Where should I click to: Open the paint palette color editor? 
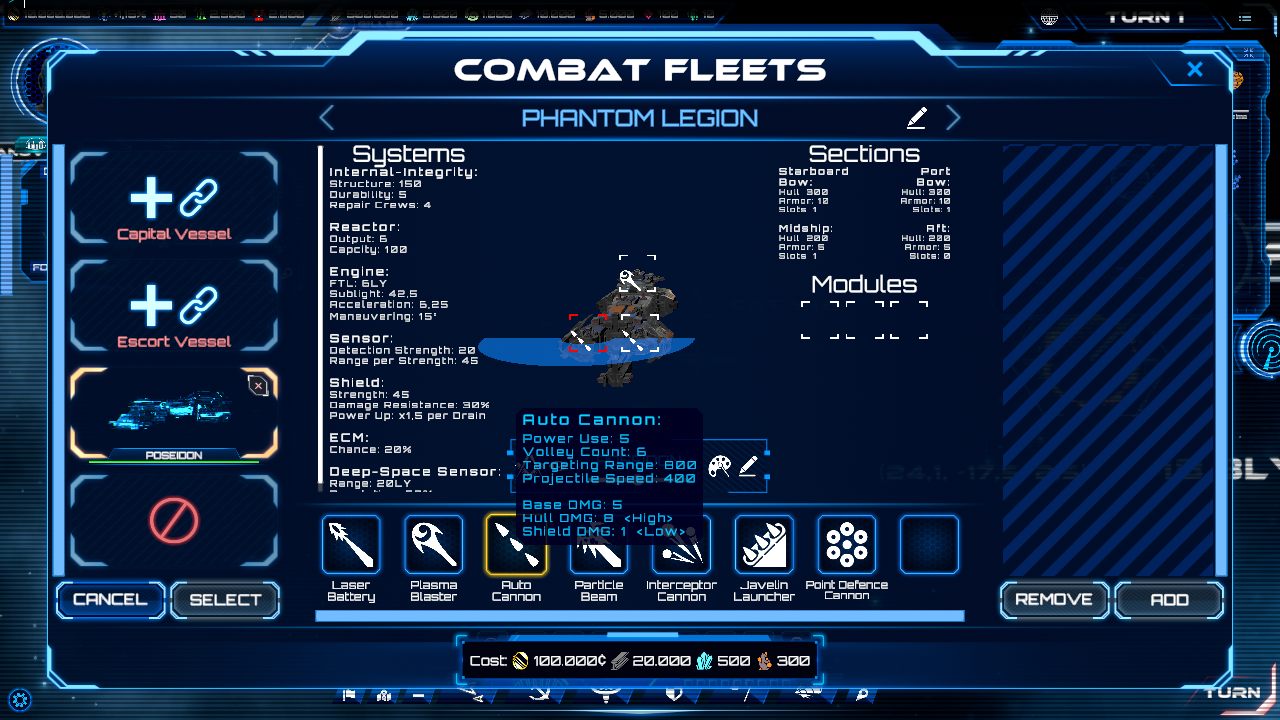point(719,466)
